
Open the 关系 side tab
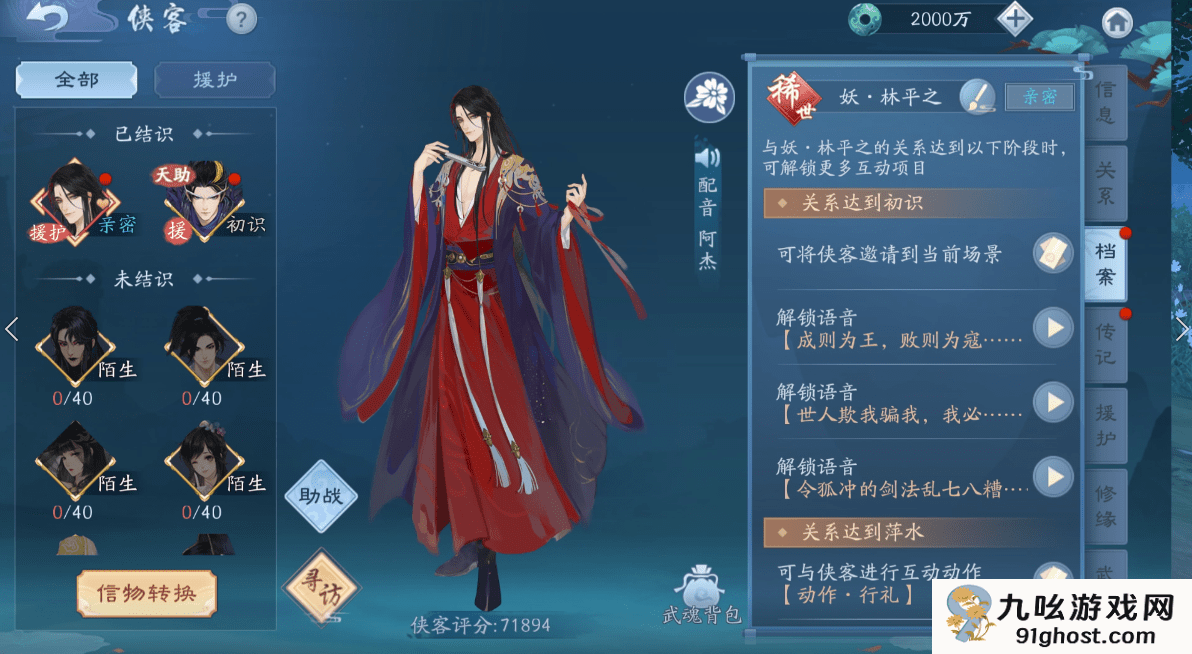pyautogui.click(x=1104, y=183)
